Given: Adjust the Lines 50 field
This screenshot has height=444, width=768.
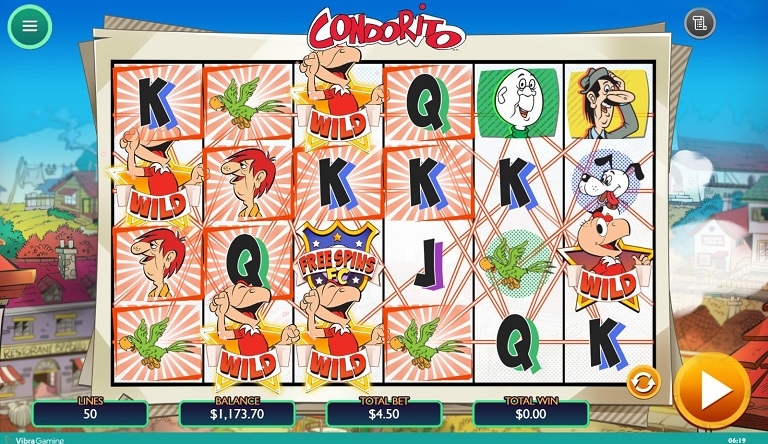Looking at the screenshot, I should [x=90, y=412].
